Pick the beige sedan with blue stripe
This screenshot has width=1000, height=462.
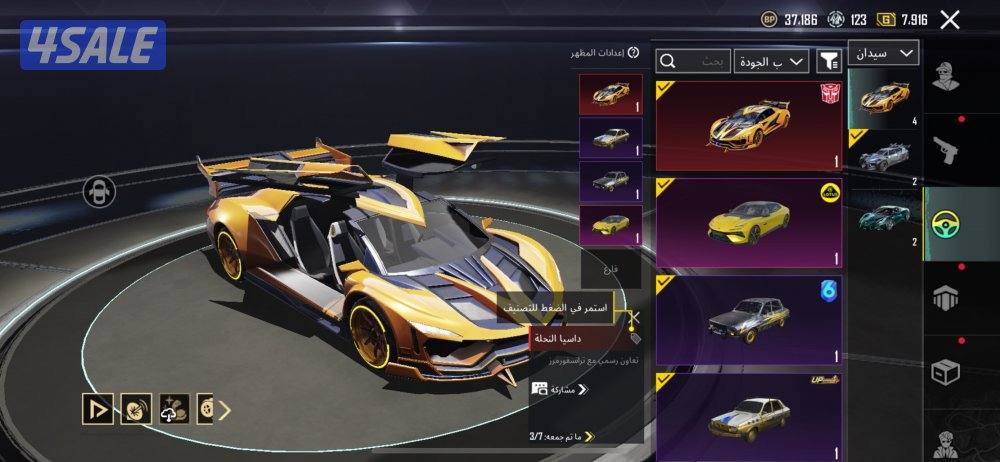(x=749, y=416)
